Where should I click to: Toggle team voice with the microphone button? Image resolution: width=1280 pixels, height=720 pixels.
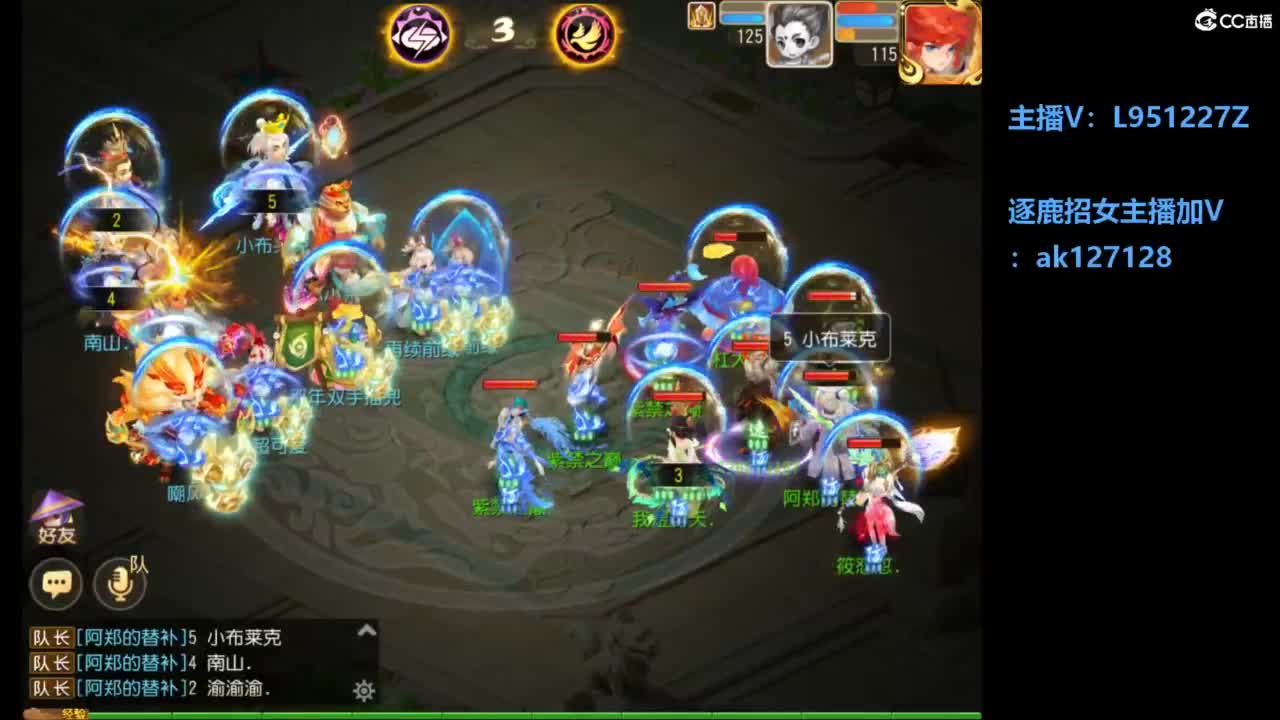119,584
